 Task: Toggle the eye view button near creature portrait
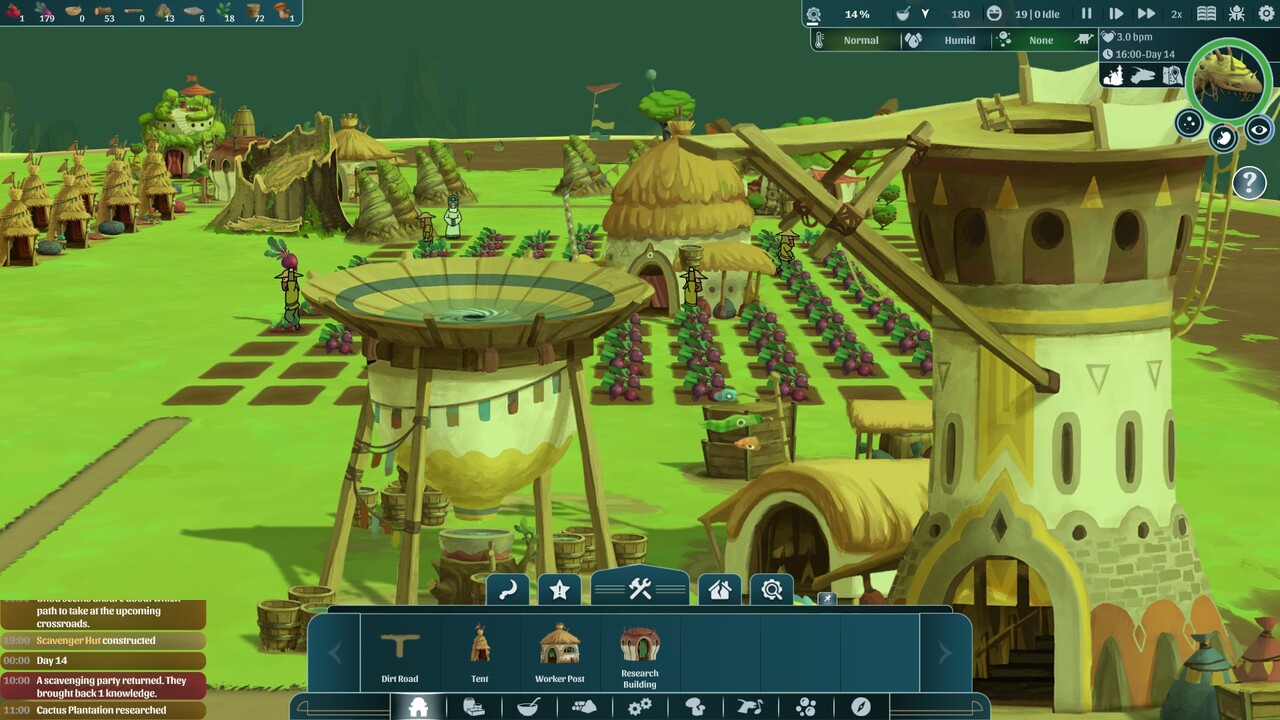[1259, 130]
